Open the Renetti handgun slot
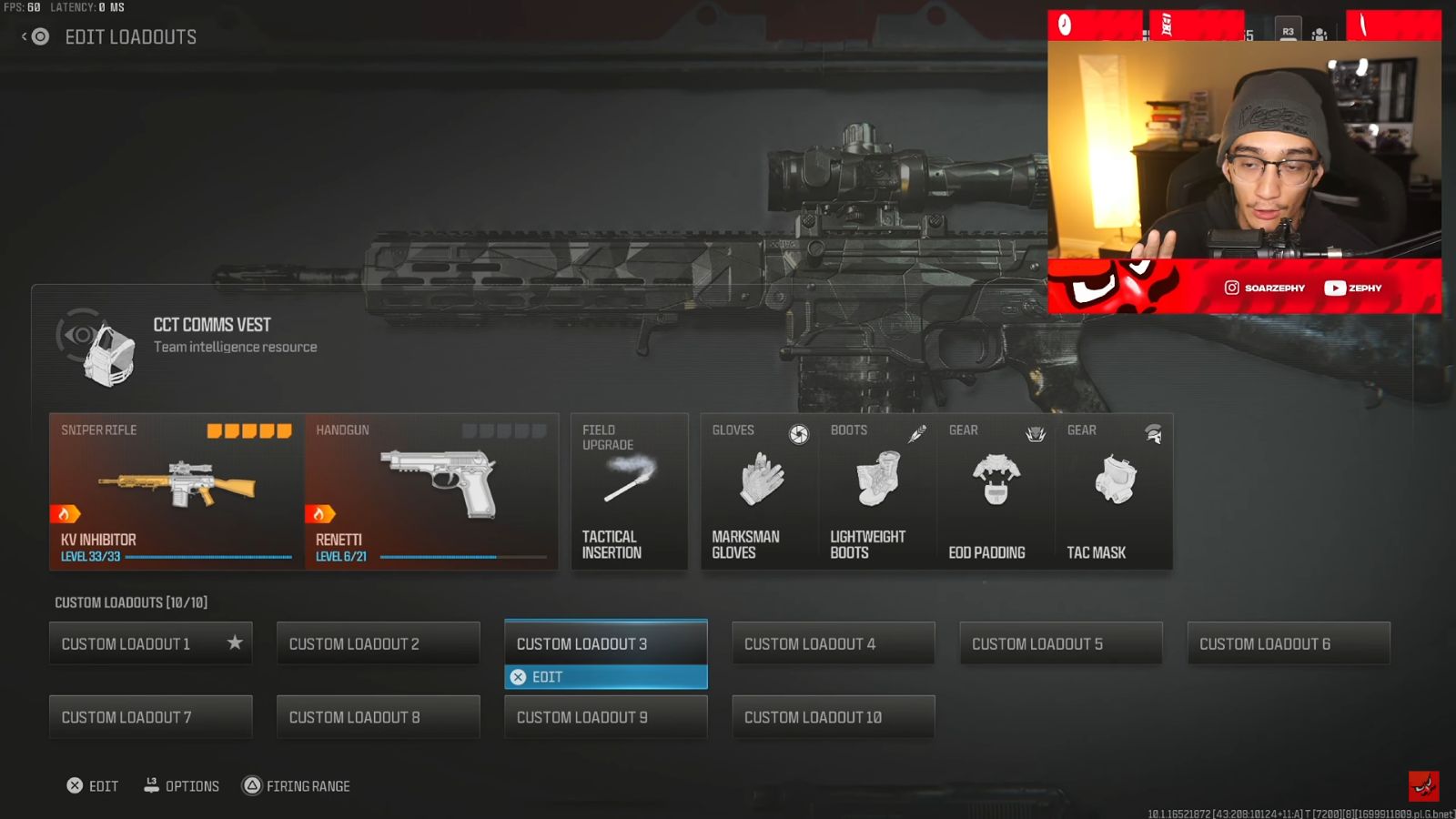 [x=431, y=487]
